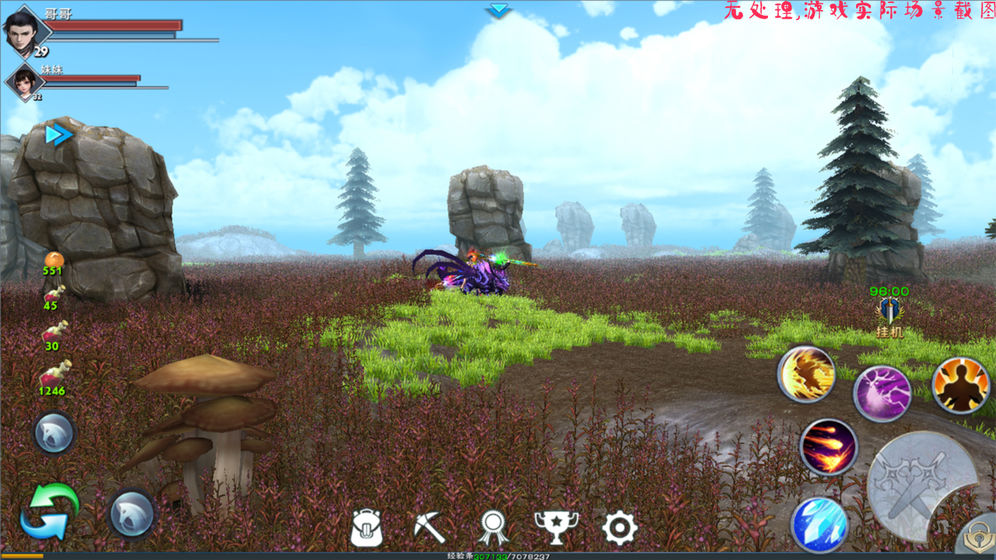
Task: Select the 哥哥 character portrait
Action: 27,30
